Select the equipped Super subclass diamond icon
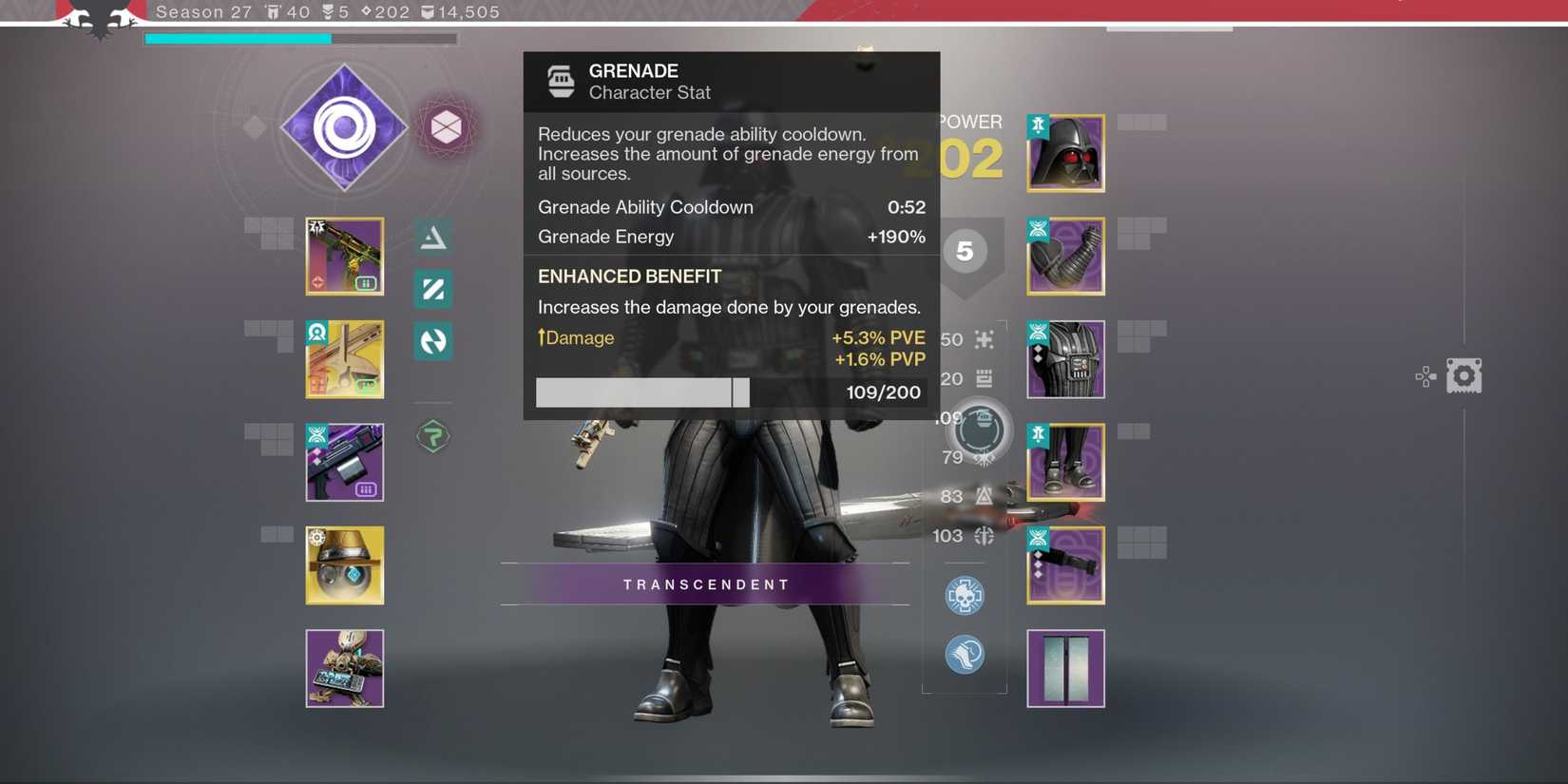The image size is (1568, 784). point(344,125)
